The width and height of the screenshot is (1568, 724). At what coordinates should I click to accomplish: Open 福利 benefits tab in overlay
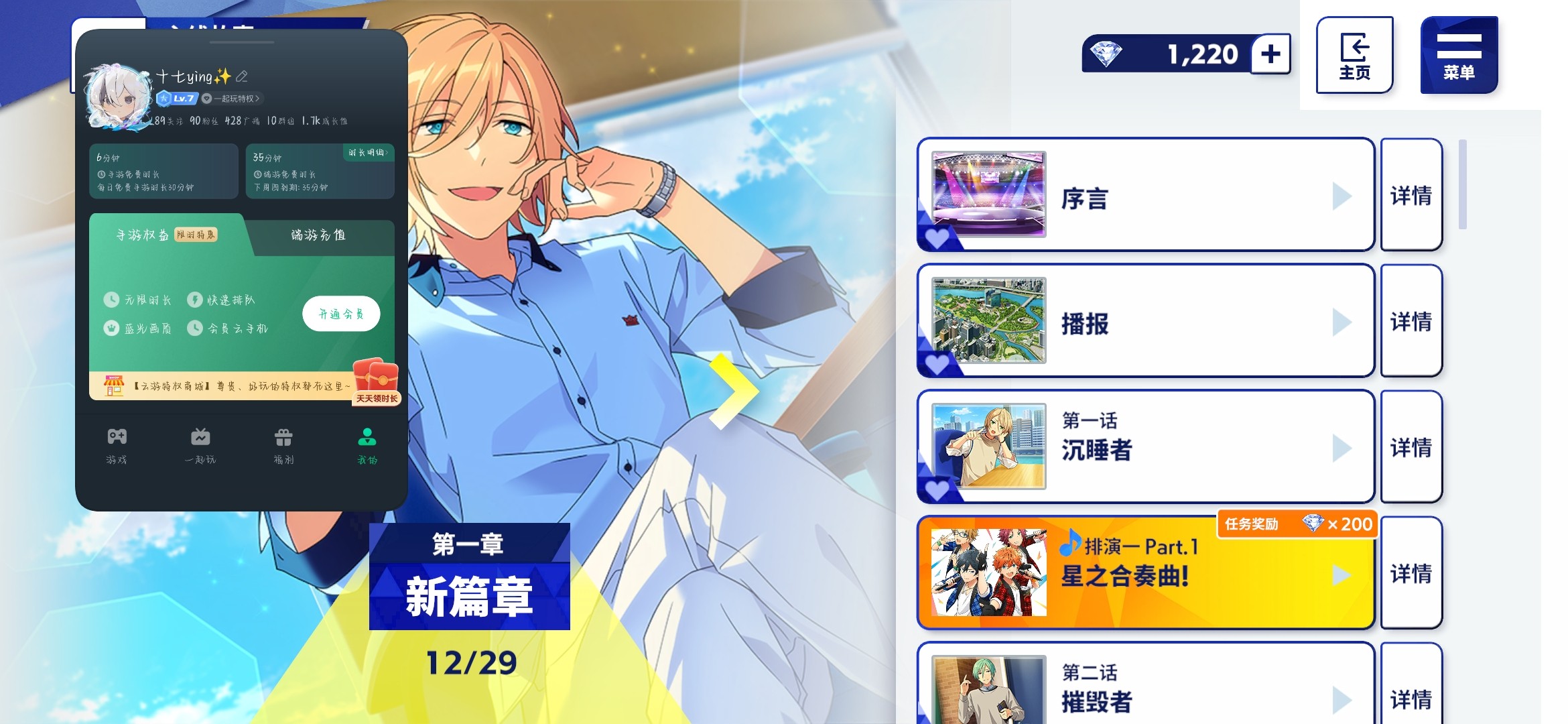(283, 446)
